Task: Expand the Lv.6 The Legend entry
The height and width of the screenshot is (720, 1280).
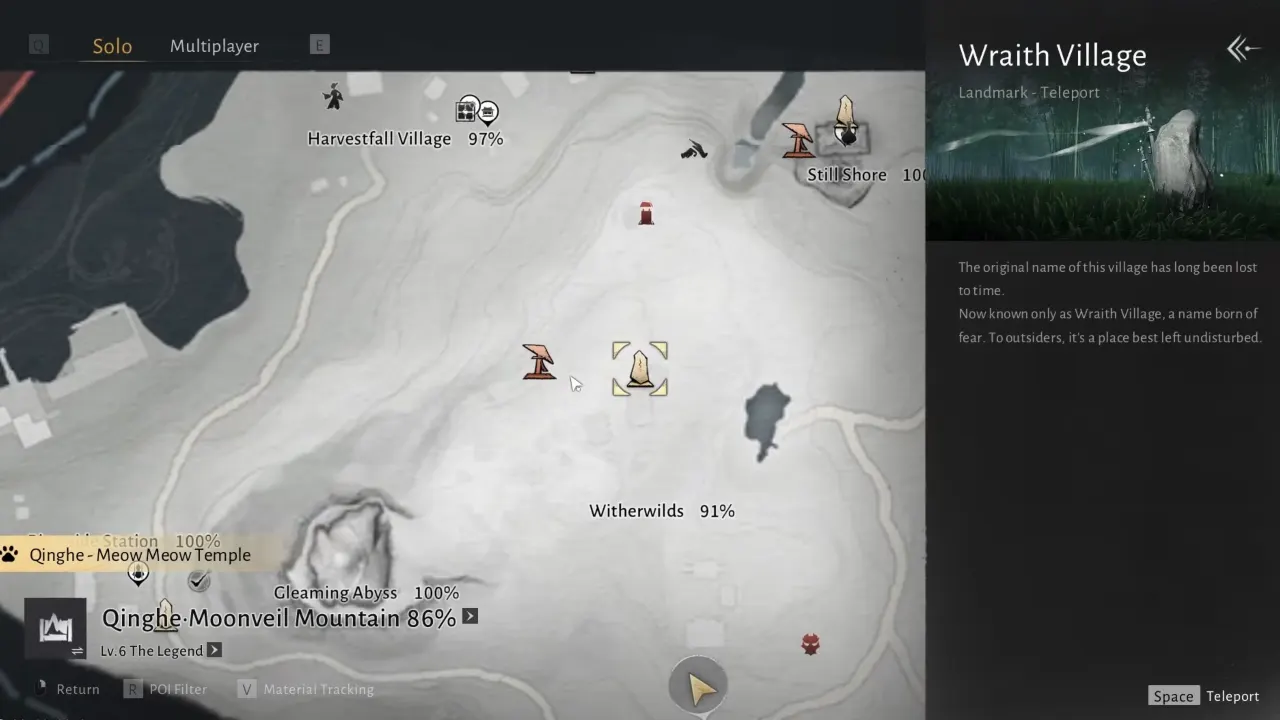Action: (x=214, y=651)
